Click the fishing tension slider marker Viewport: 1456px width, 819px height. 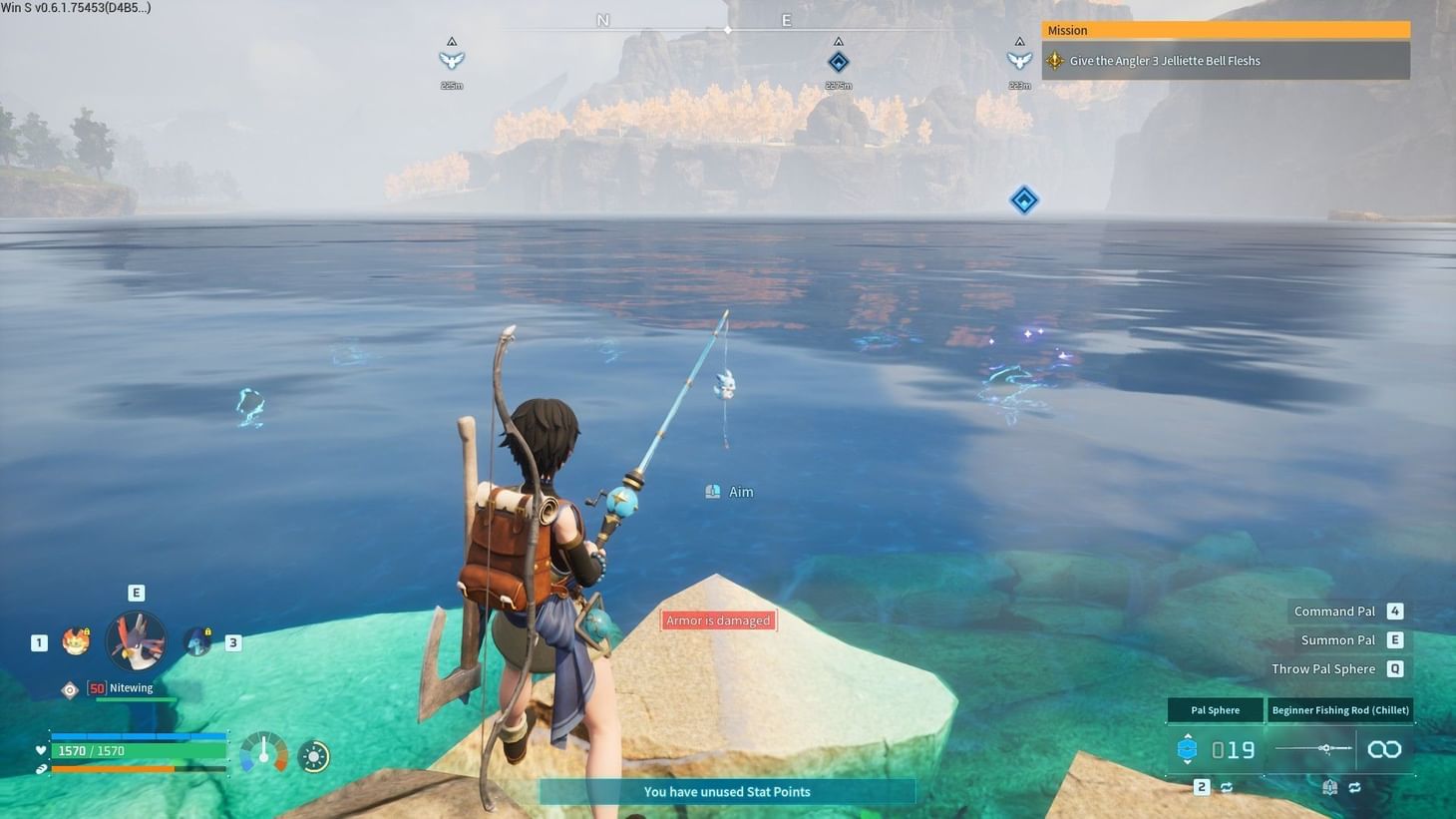1325,748
